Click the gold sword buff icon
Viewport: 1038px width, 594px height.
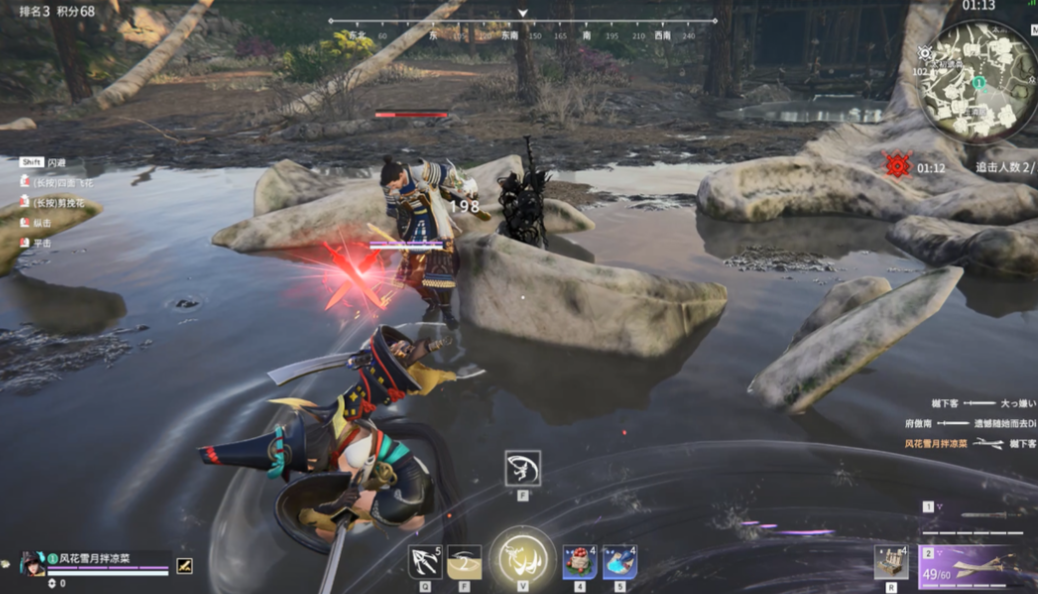point(184,565)
